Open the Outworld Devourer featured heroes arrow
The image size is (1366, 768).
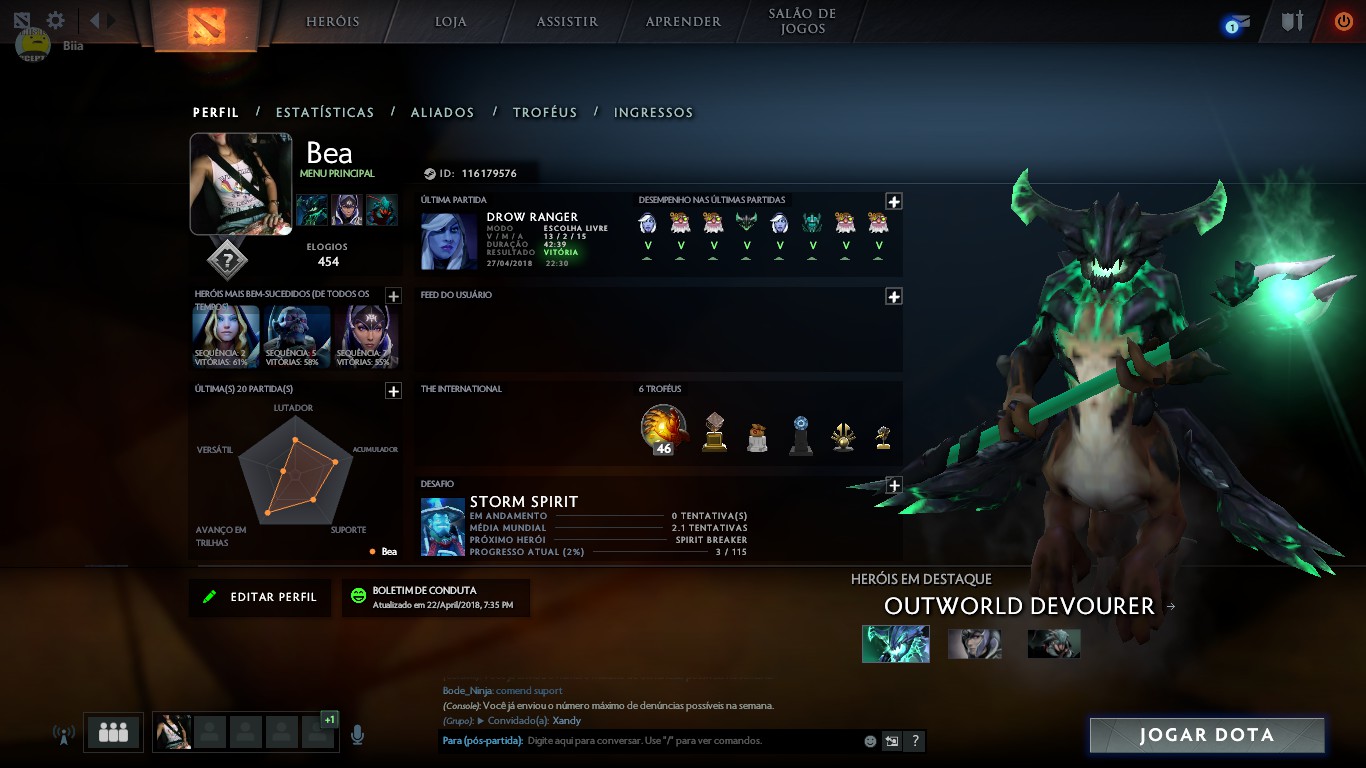coord(1171,606)
